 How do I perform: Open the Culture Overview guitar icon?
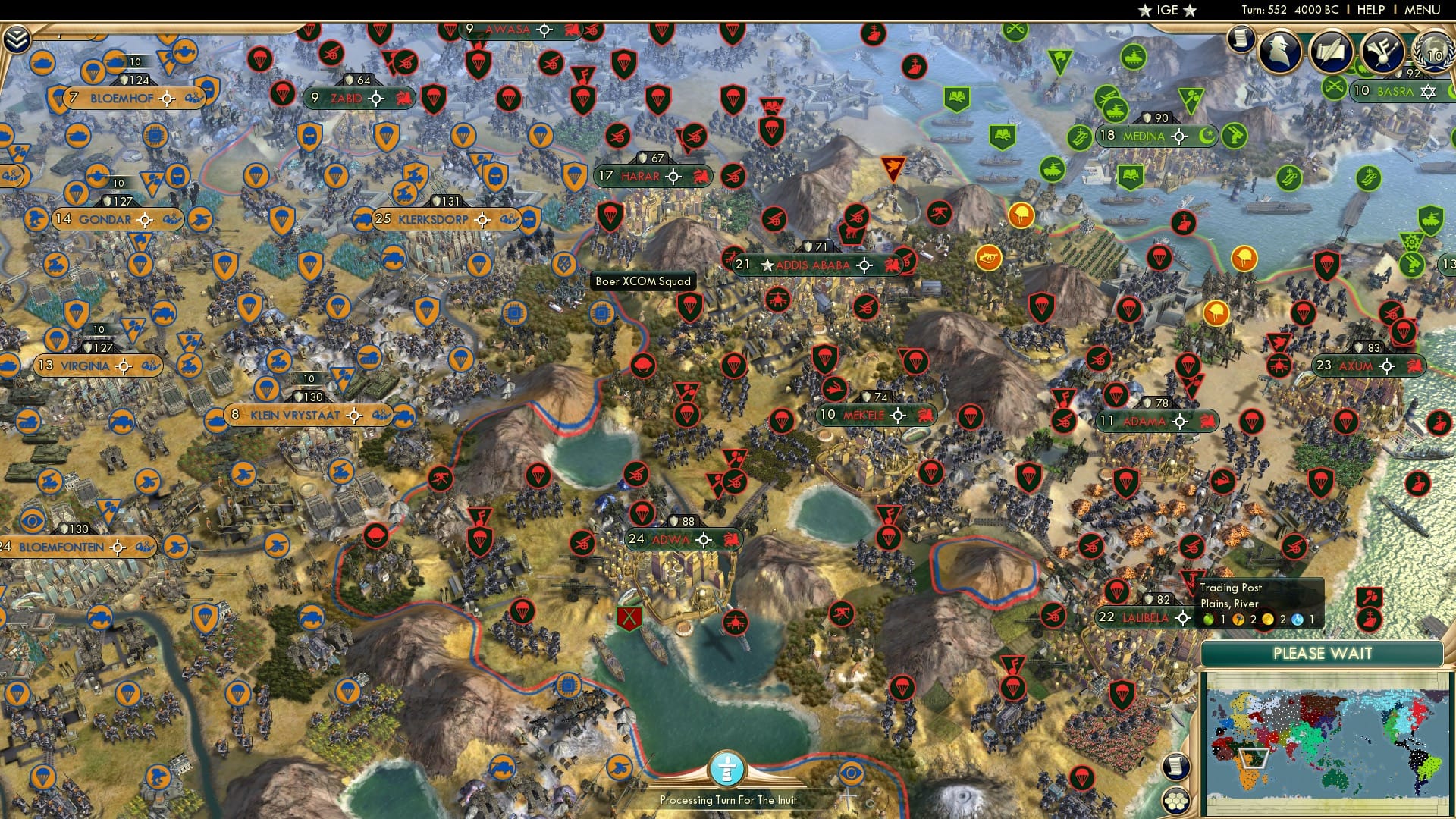point(1383,49)
